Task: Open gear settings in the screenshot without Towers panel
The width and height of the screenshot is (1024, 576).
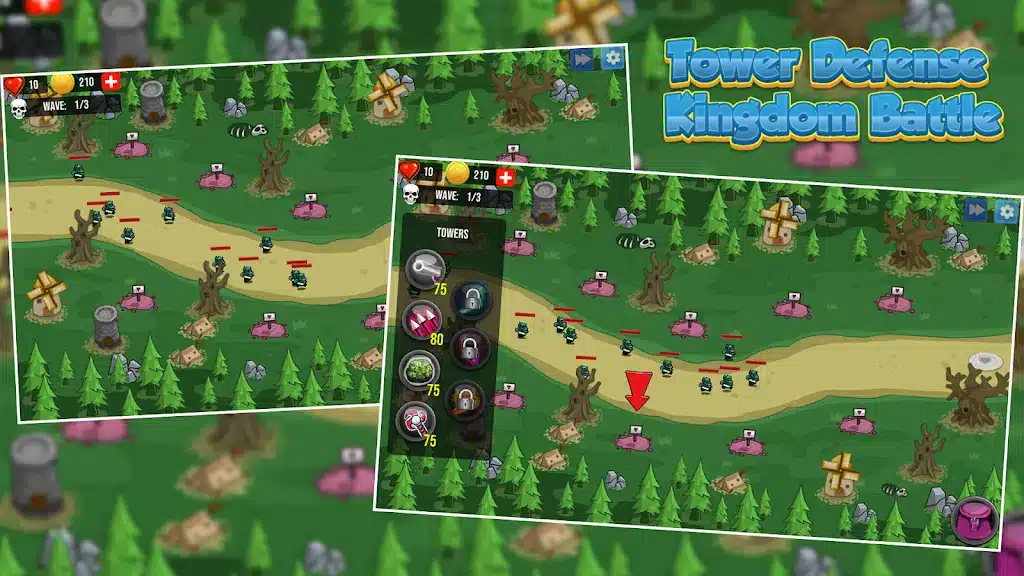Action: tap(611, 57)
